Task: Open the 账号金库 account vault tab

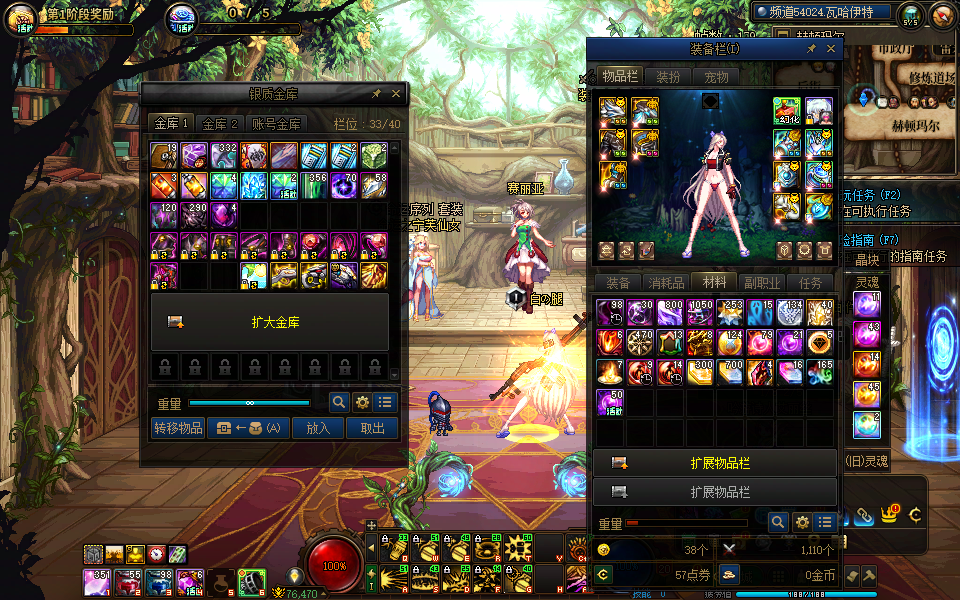Action: click(x=275, y=124)
